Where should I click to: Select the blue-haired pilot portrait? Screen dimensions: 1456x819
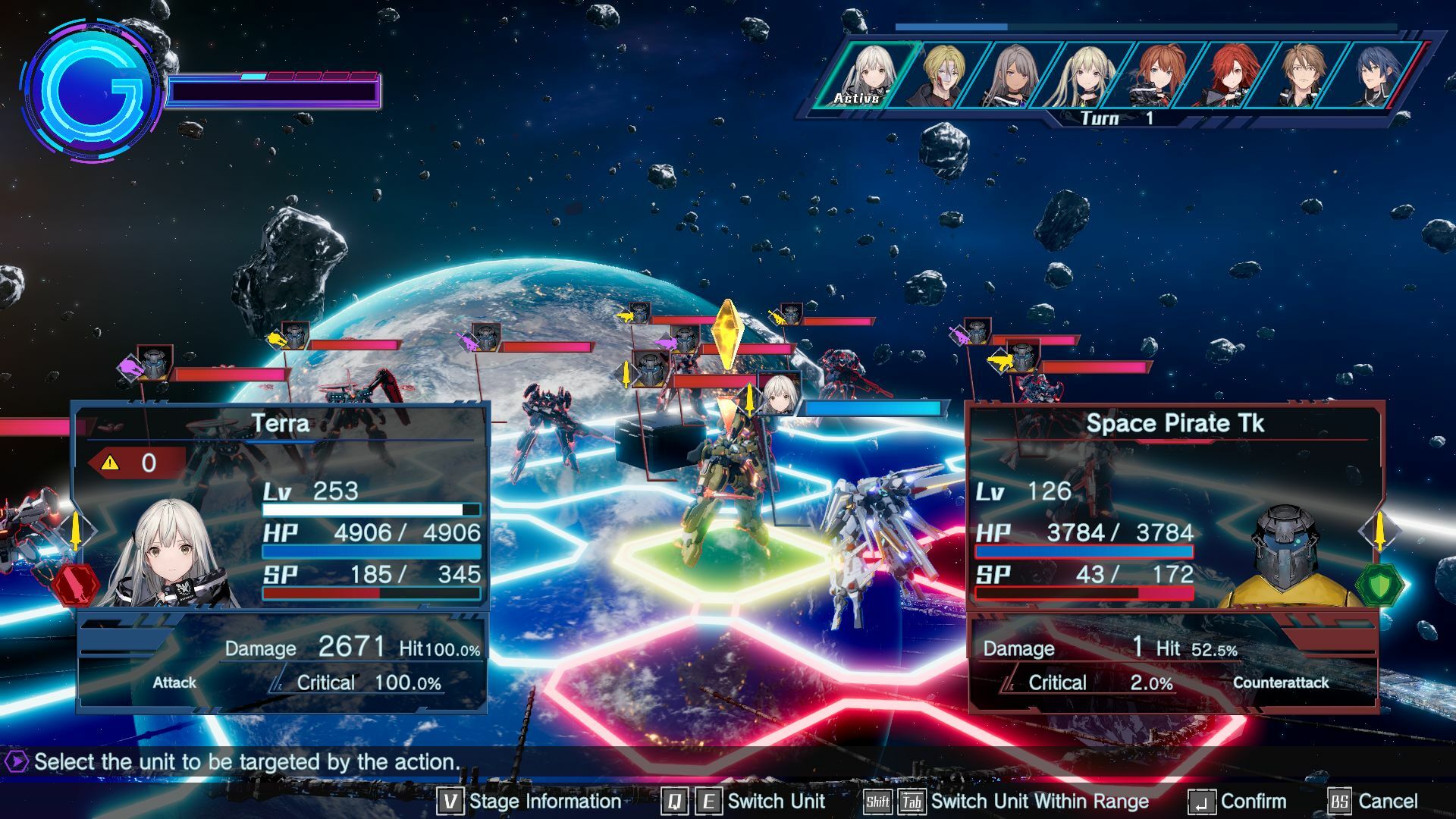tap(1371, 74)
